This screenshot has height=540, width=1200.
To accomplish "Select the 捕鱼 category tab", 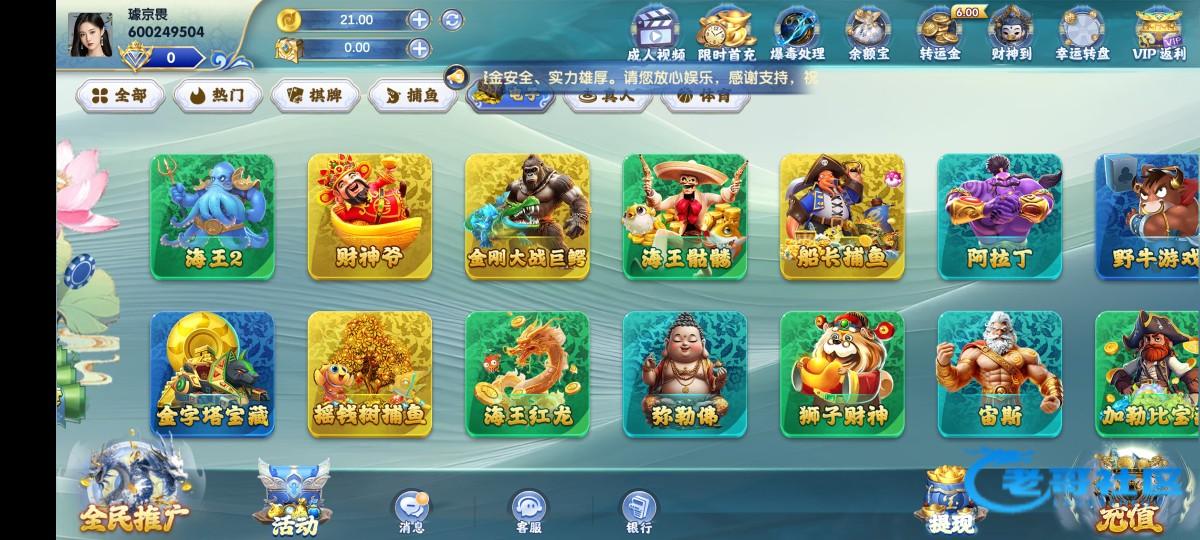I will click(x=412, y=95).
